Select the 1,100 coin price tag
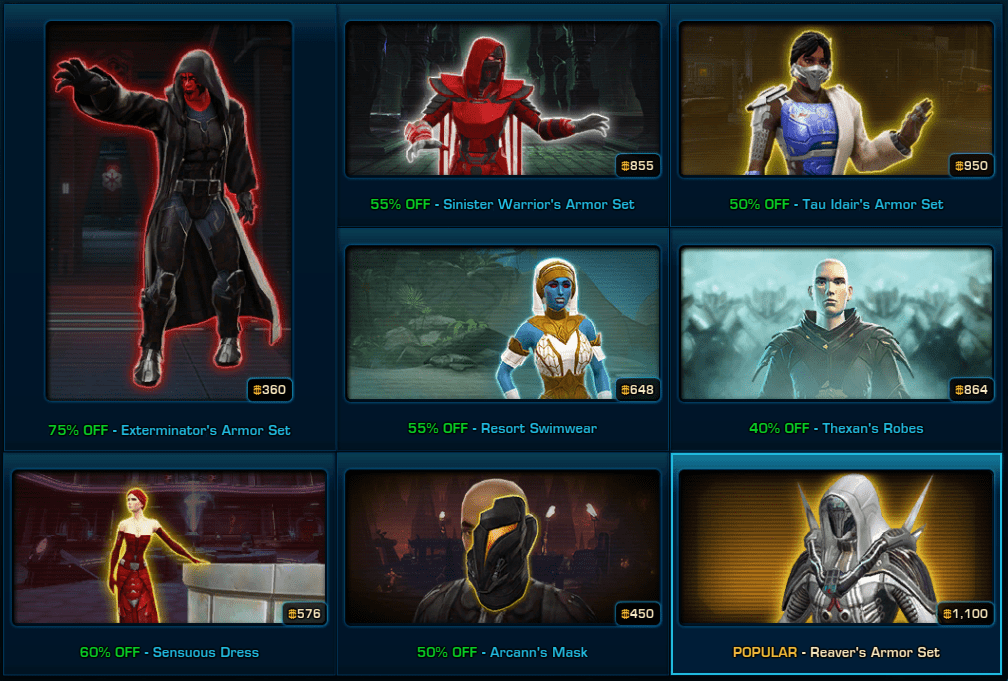This screenshot has width=1008, height=681. (x=965, y=613)
